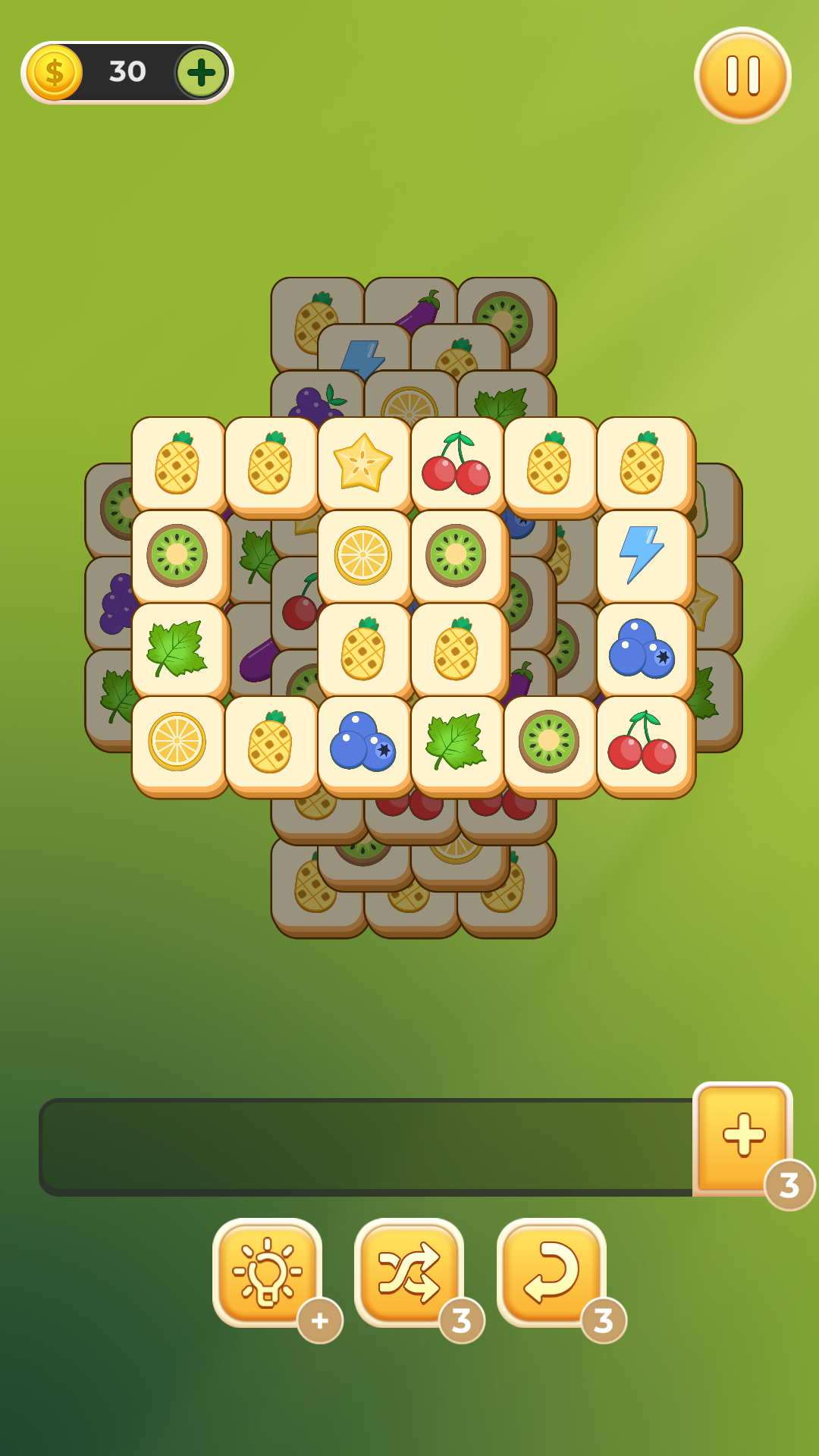819x1456 pixels.
Task: Undo the last move
Action: pyautogui.click(x=551, y=1272)
